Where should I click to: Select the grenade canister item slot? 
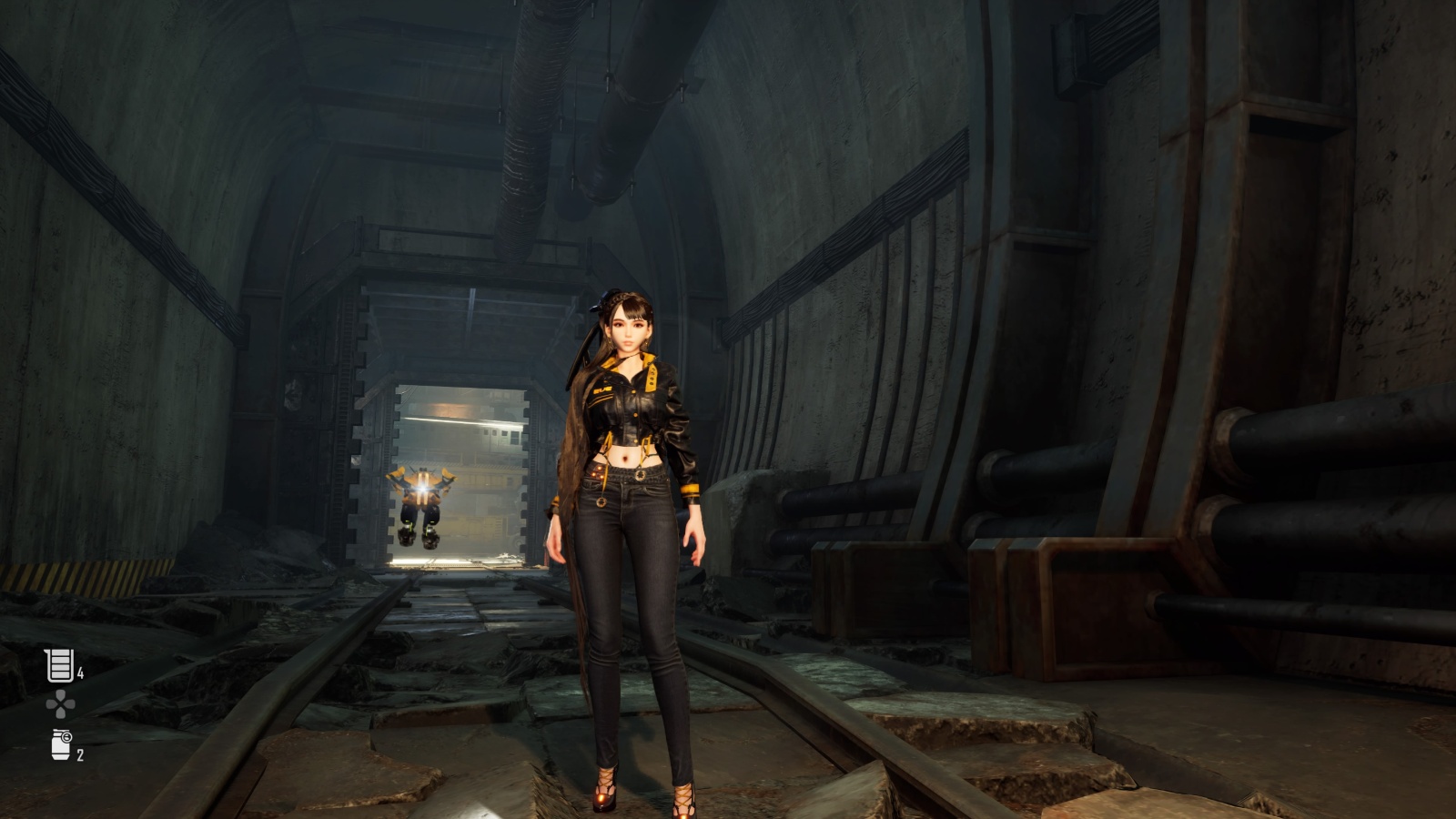[x=61, y=745]
